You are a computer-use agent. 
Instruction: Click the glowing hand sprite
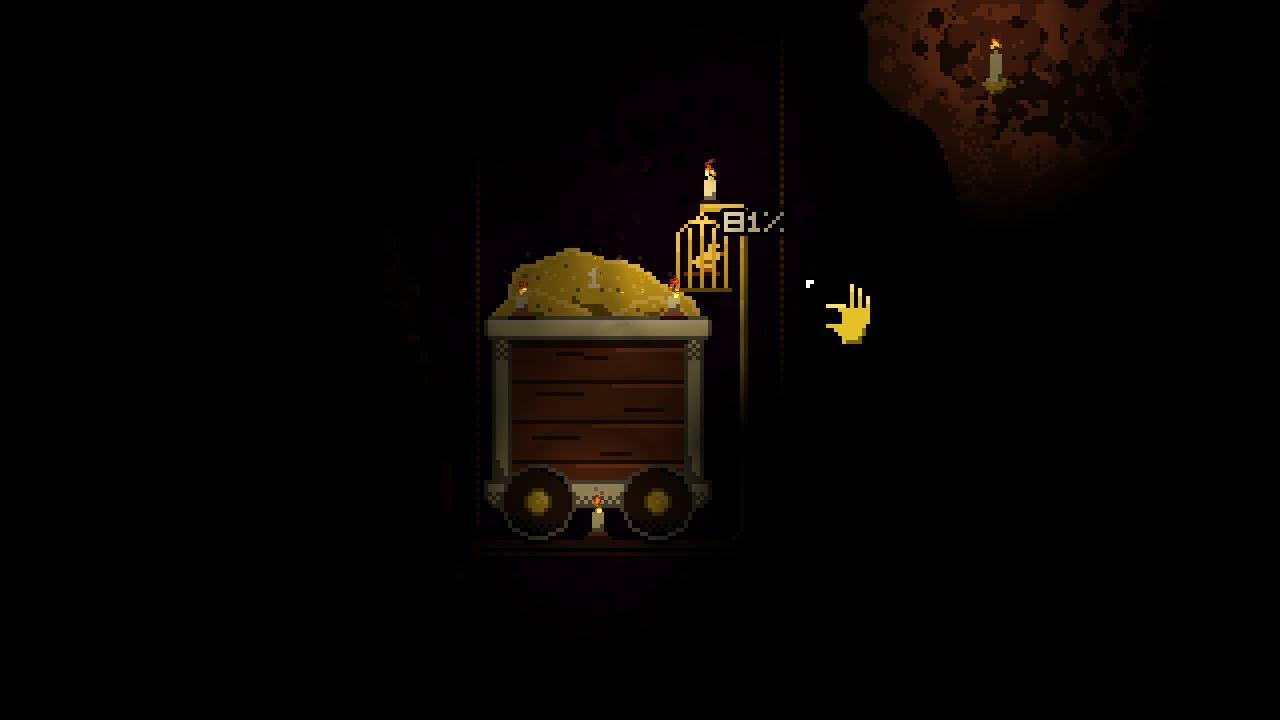(849, 313)
